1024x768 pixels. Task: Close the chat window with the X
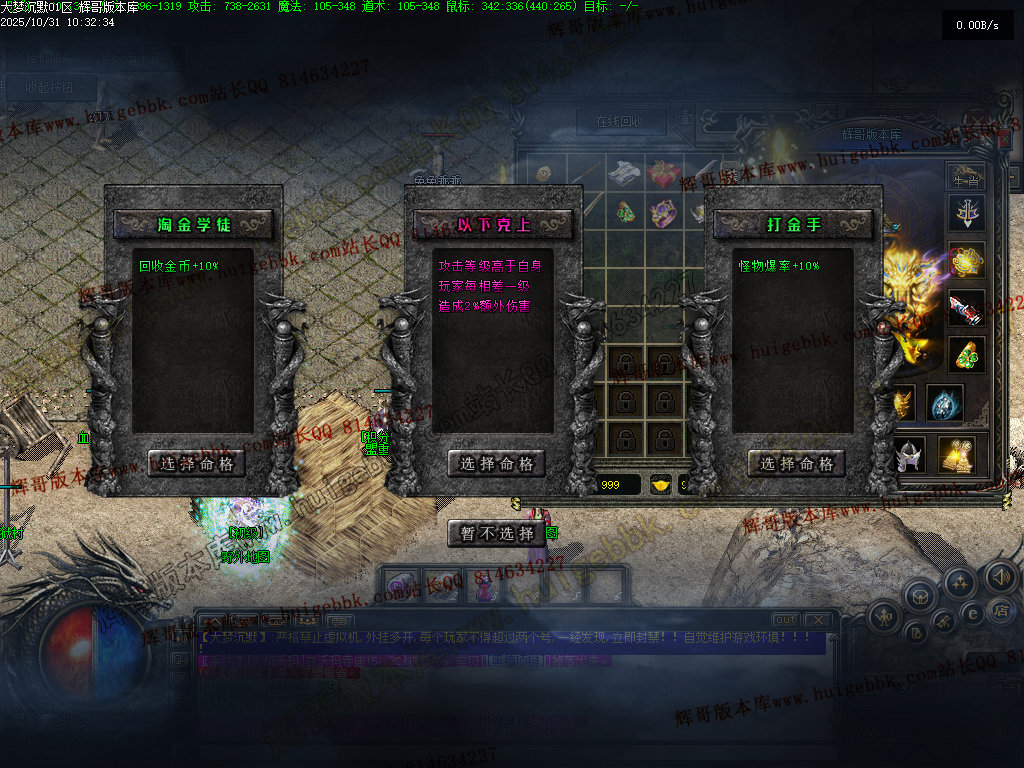[x=817, y=620]
